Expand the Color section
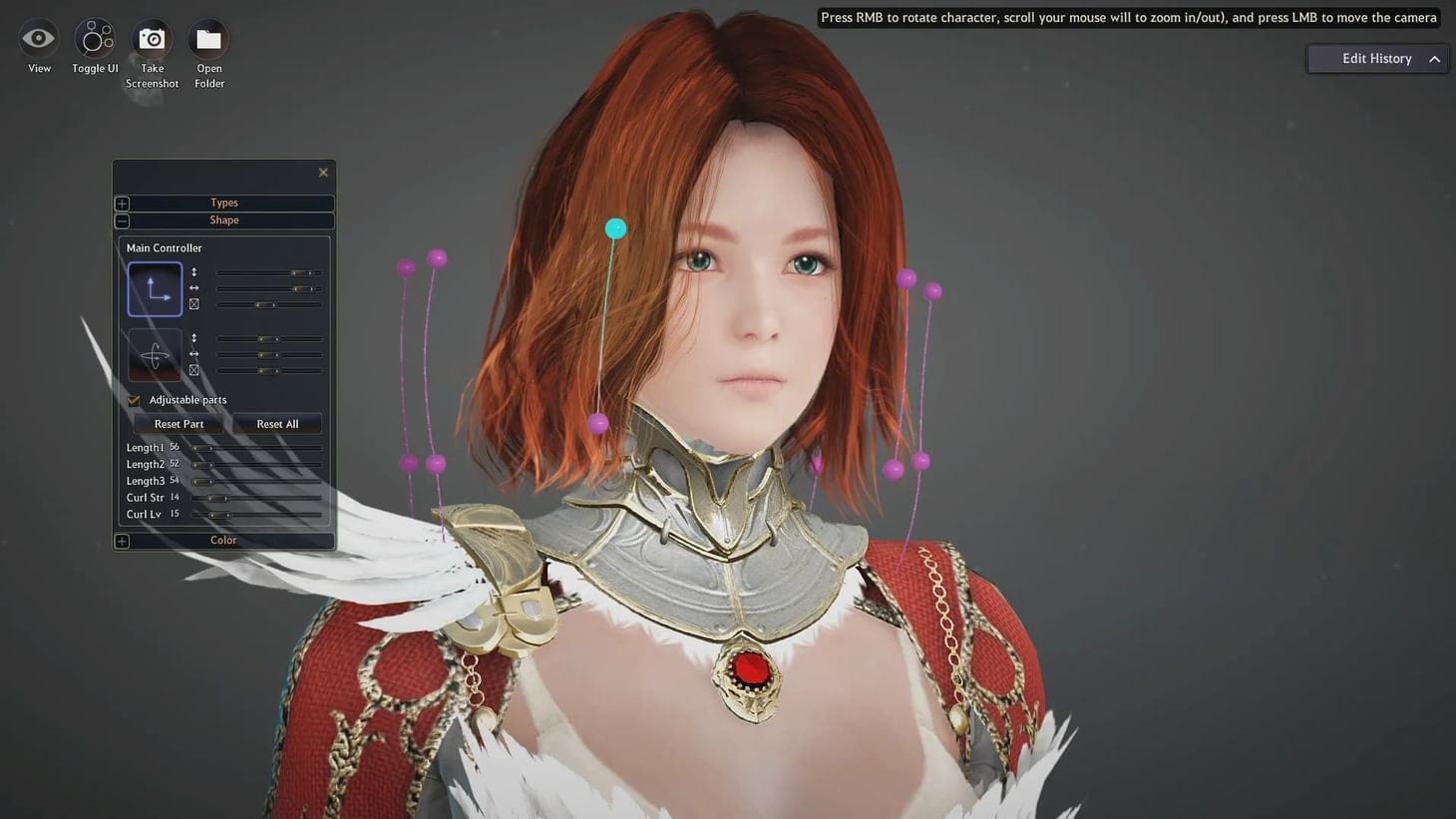 pyautogui.click(x=122, y=540)
